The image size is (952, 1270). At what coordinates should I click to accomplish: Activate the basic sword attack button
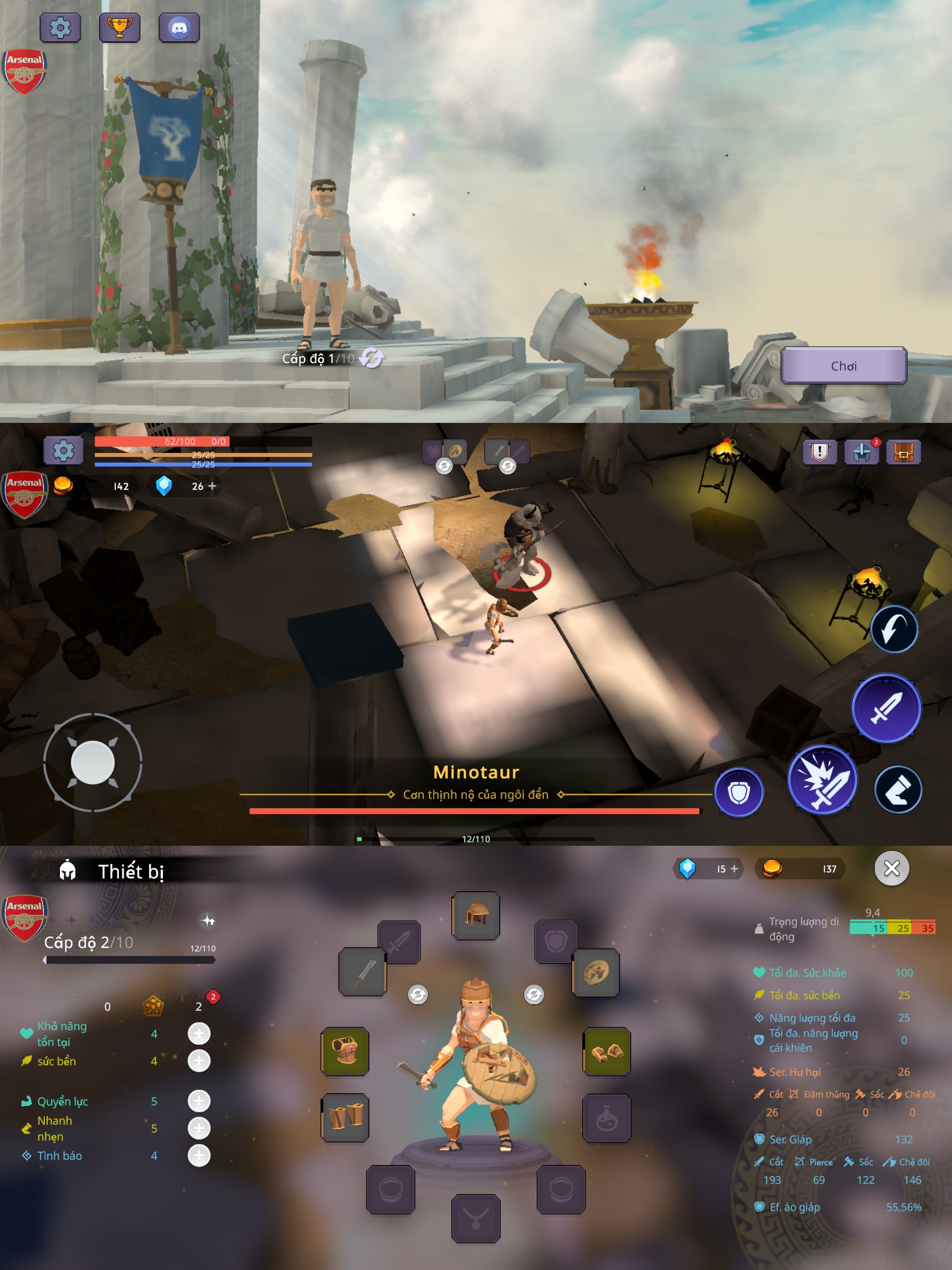click(x=886, y=708)
